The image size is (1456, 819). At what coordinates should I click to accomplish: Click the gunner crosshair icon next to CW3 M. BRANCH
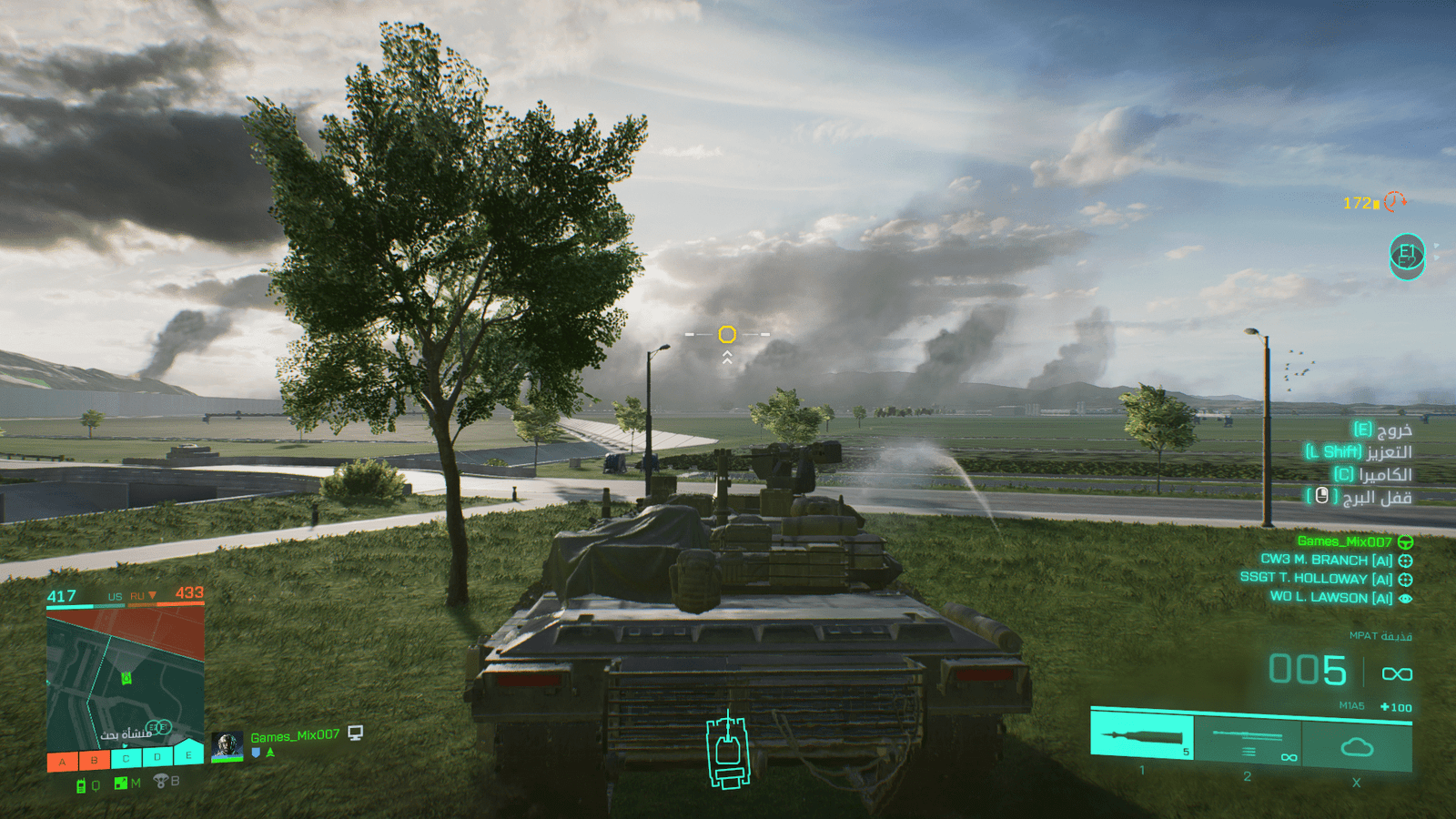click(x=1406, y=561)
